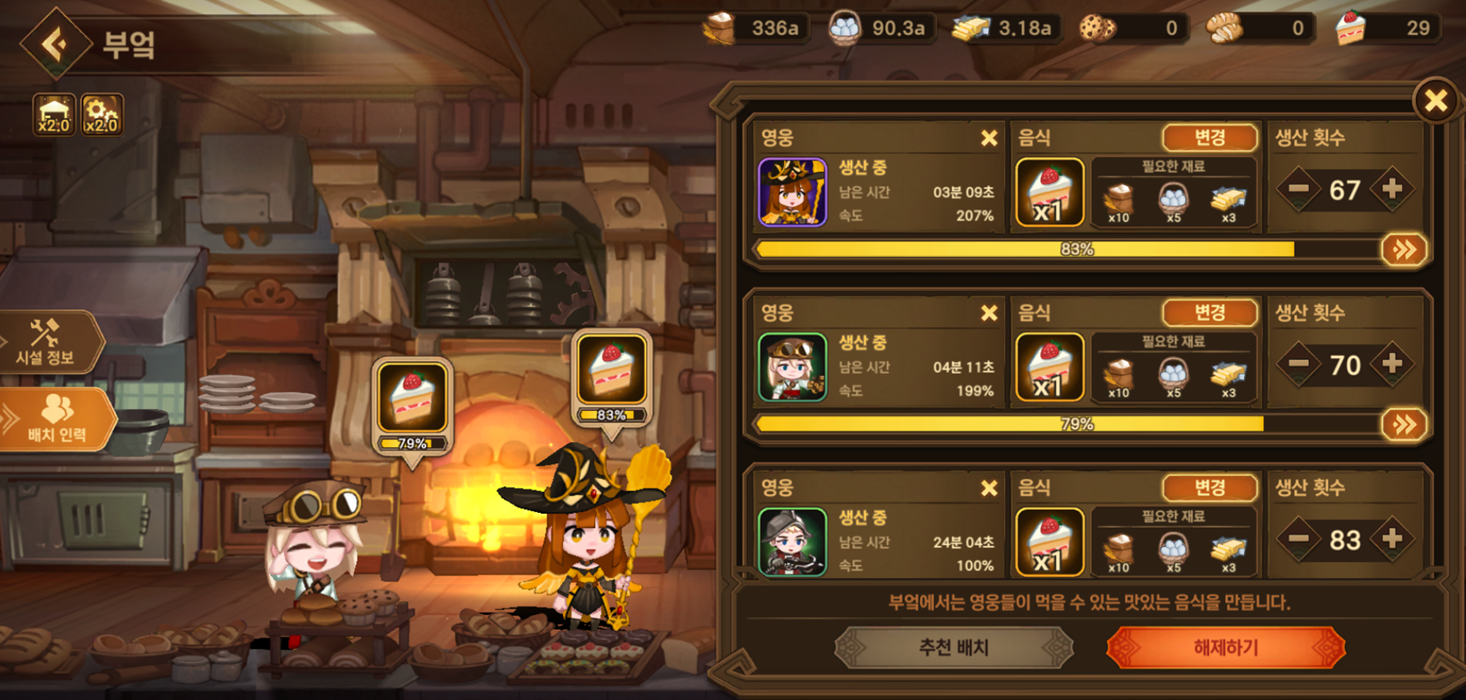
Task: Close the kitchen production panel
Action: pyautogui.click(x=1435, y=101)
